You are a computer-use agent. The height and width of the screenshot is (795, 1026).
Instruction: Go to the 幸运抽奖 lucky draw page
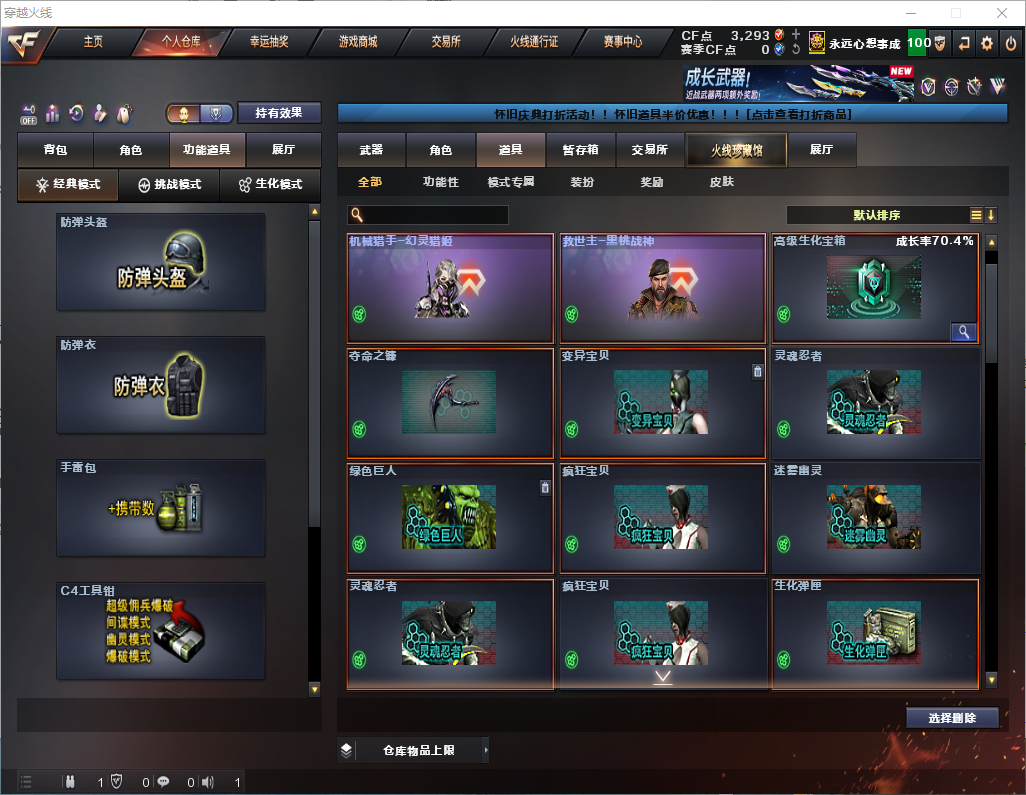268,42
